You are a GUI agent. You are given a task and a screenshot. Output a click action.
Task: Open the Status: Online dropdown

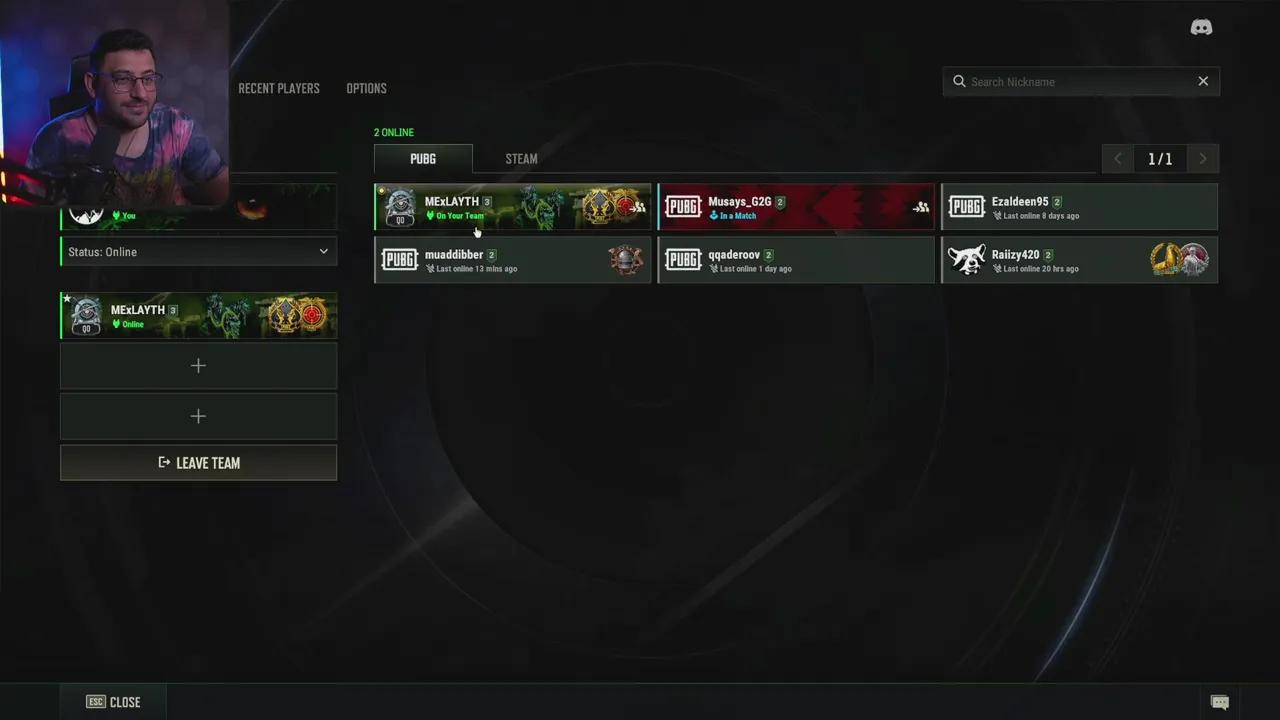point(198,252)
